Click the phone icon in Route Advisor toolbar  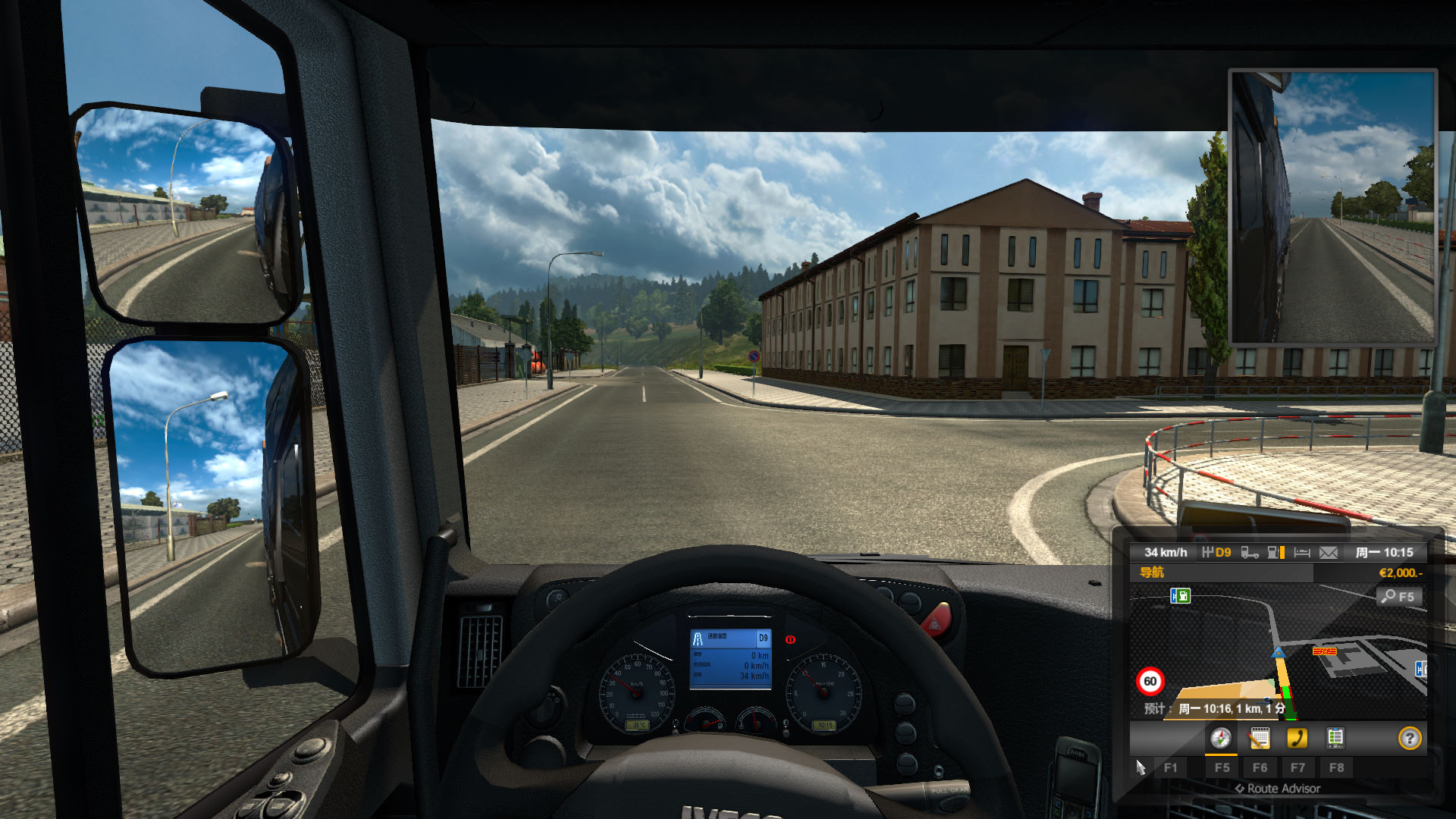[x=1298, y=738]
